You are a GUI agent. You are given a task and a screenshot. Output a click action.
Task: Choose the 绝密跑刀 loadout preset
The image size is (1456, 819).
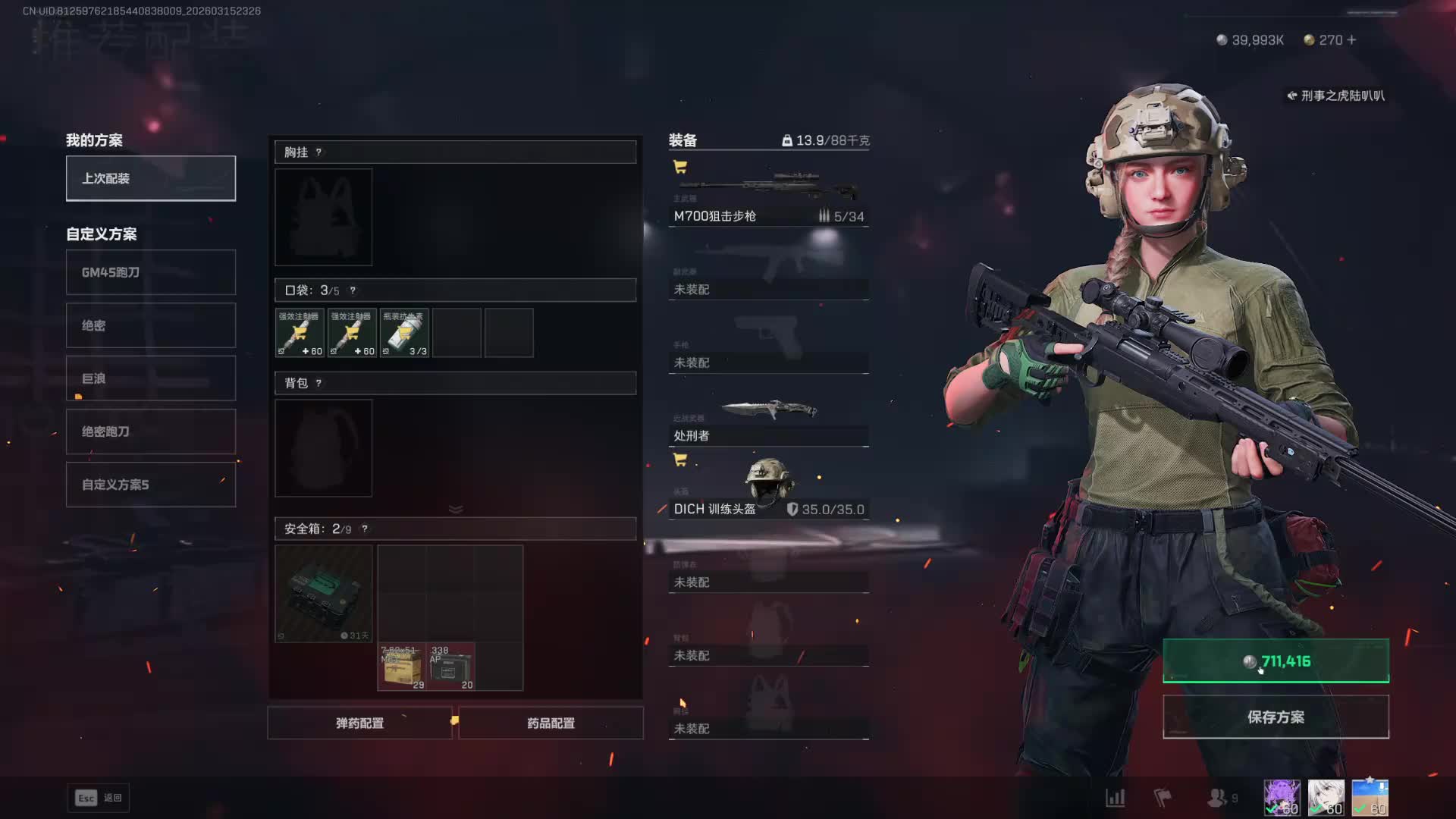(x=151, y=431)
